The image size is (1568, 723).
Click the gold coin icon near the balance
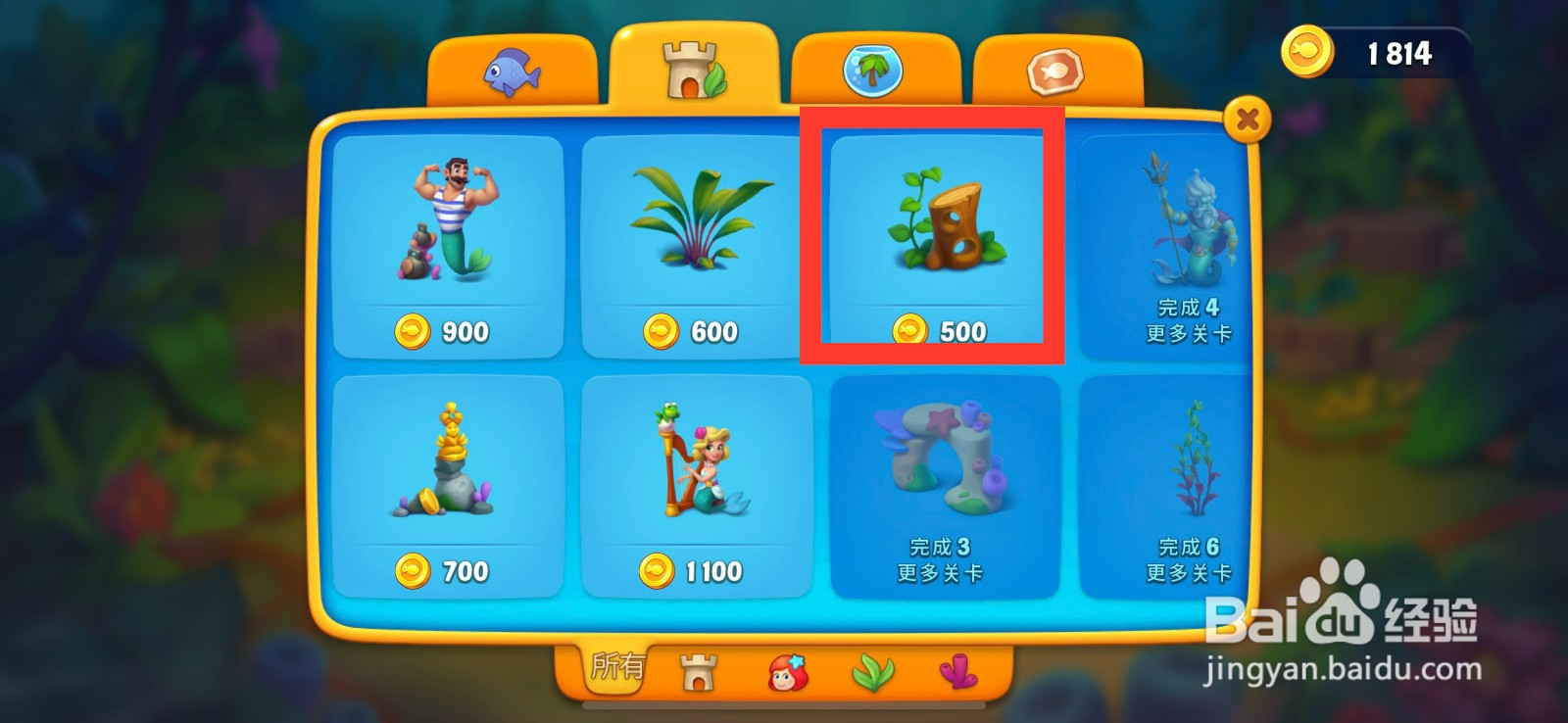(x=1309, y=54)
